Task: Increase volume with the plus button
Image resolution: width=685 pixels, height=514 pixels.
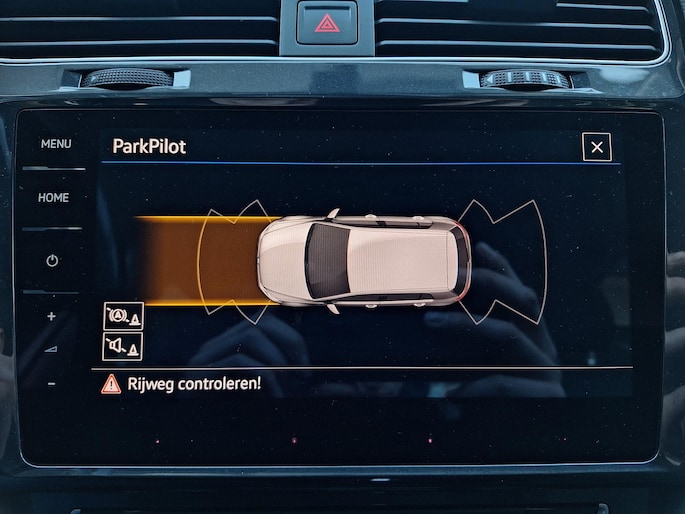Action: coord(51,317)
